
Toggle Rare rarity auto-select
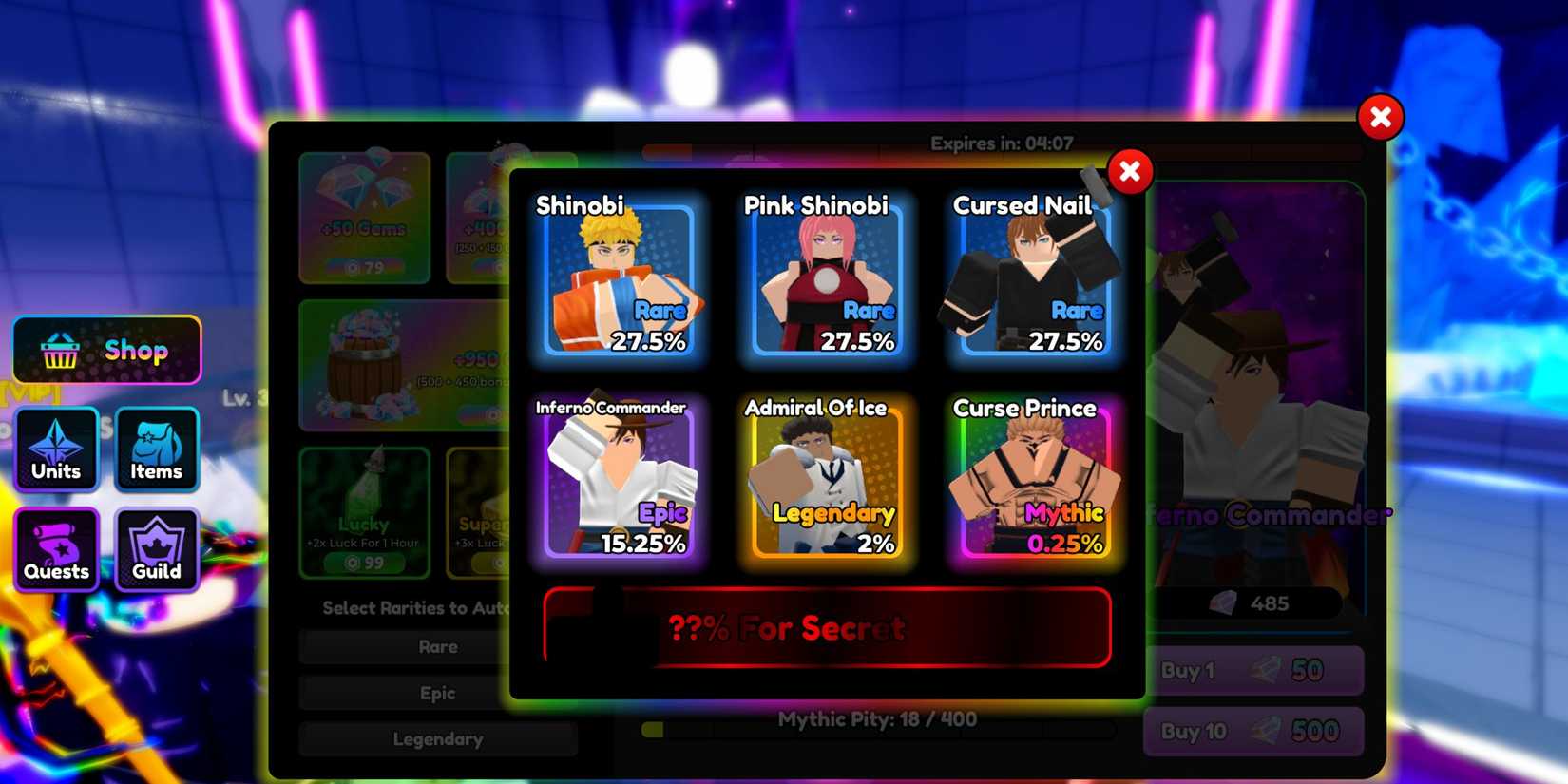(439, 646)
